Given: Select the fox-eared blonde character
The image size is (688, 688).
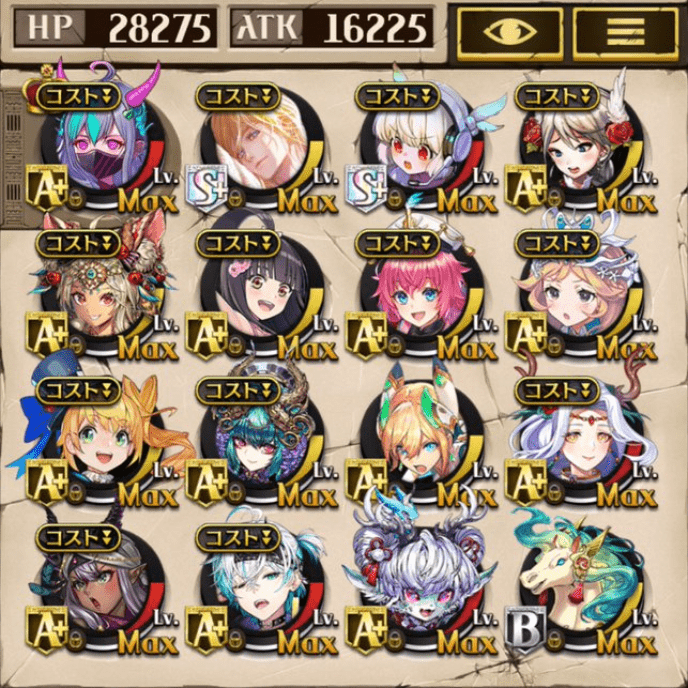Looking at the screenshot, I should [x=420, y=440].
